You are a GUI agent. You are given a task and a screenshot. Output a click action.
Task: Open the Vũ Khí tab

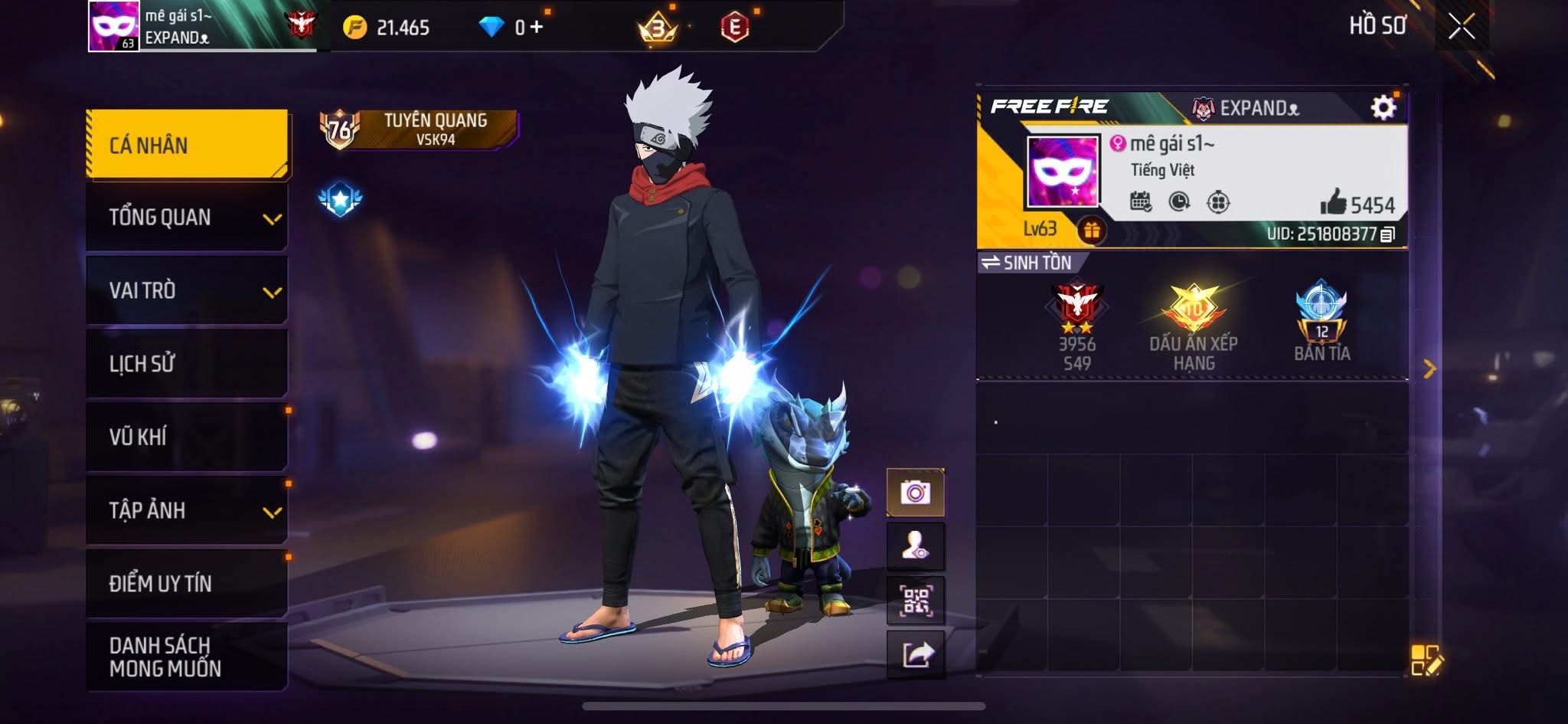[x=188, y=437]
